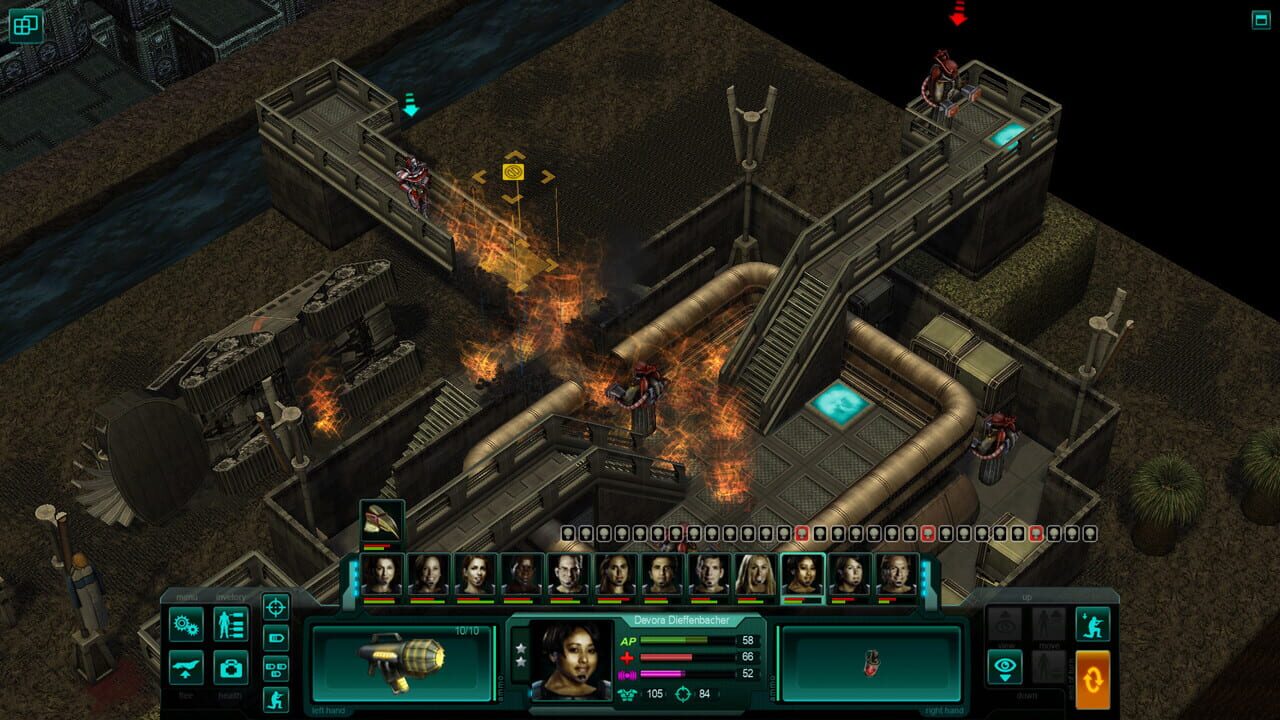Open the health medkit icon
The width and height of the screenshot is (1280, 720).
point(232,670)
